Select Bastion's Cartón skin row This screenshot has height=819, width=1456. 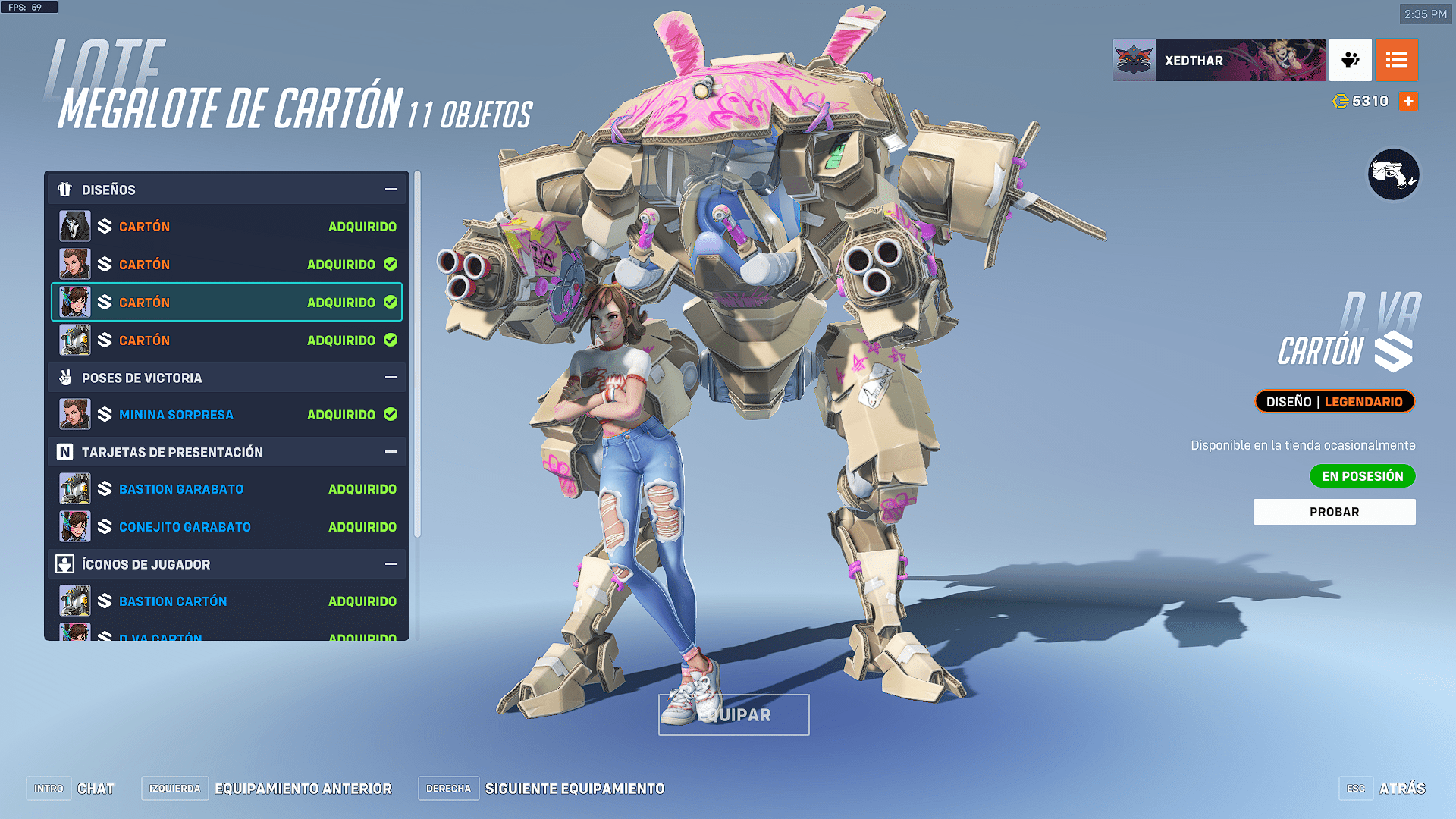[x=227, y=340]
